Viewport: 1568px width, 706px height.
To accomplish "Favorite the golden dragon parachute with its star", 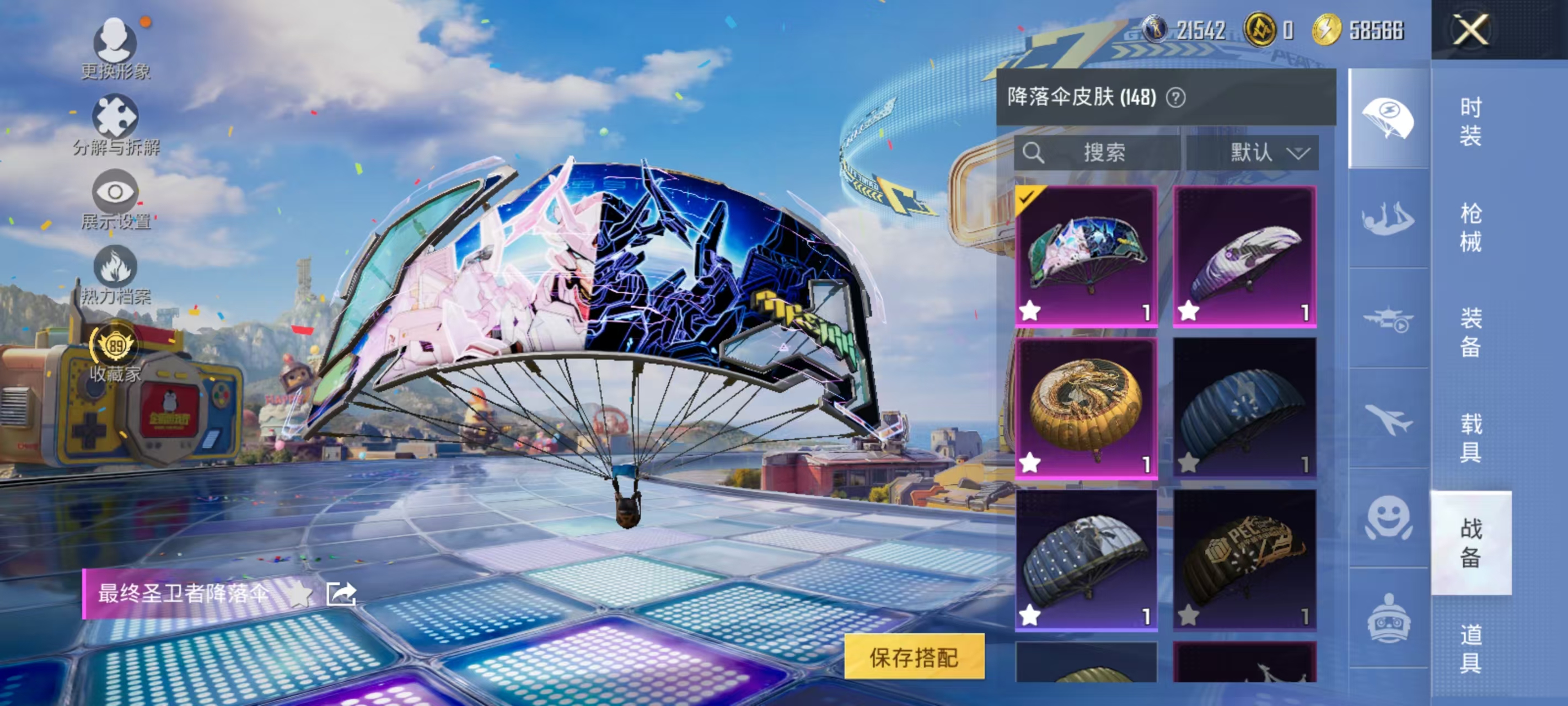I will pyautogui.click(x=1030, y=463).
